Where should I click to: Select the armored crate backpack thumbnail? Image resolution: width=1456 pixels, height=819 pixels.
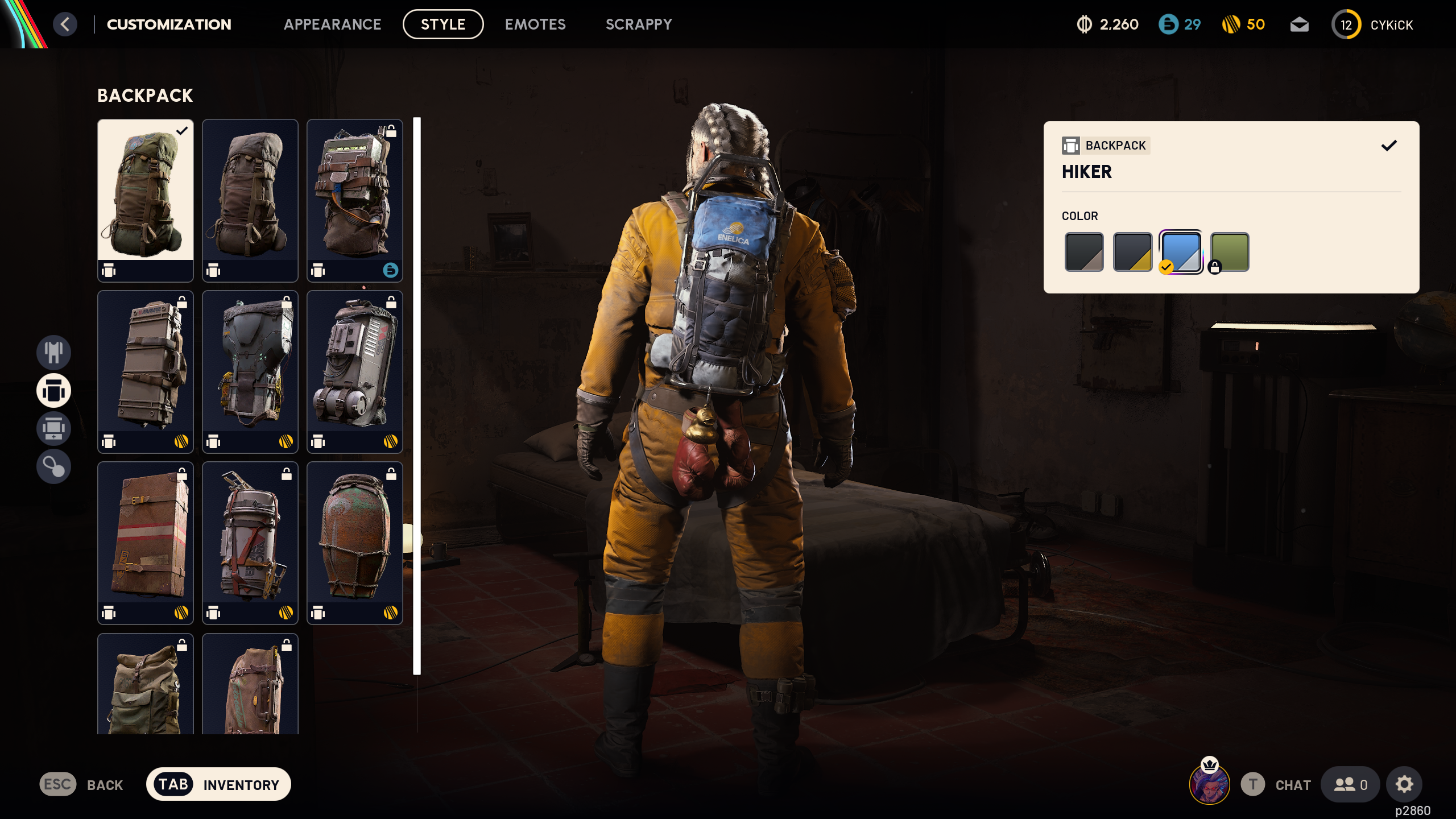click(145, 373)
